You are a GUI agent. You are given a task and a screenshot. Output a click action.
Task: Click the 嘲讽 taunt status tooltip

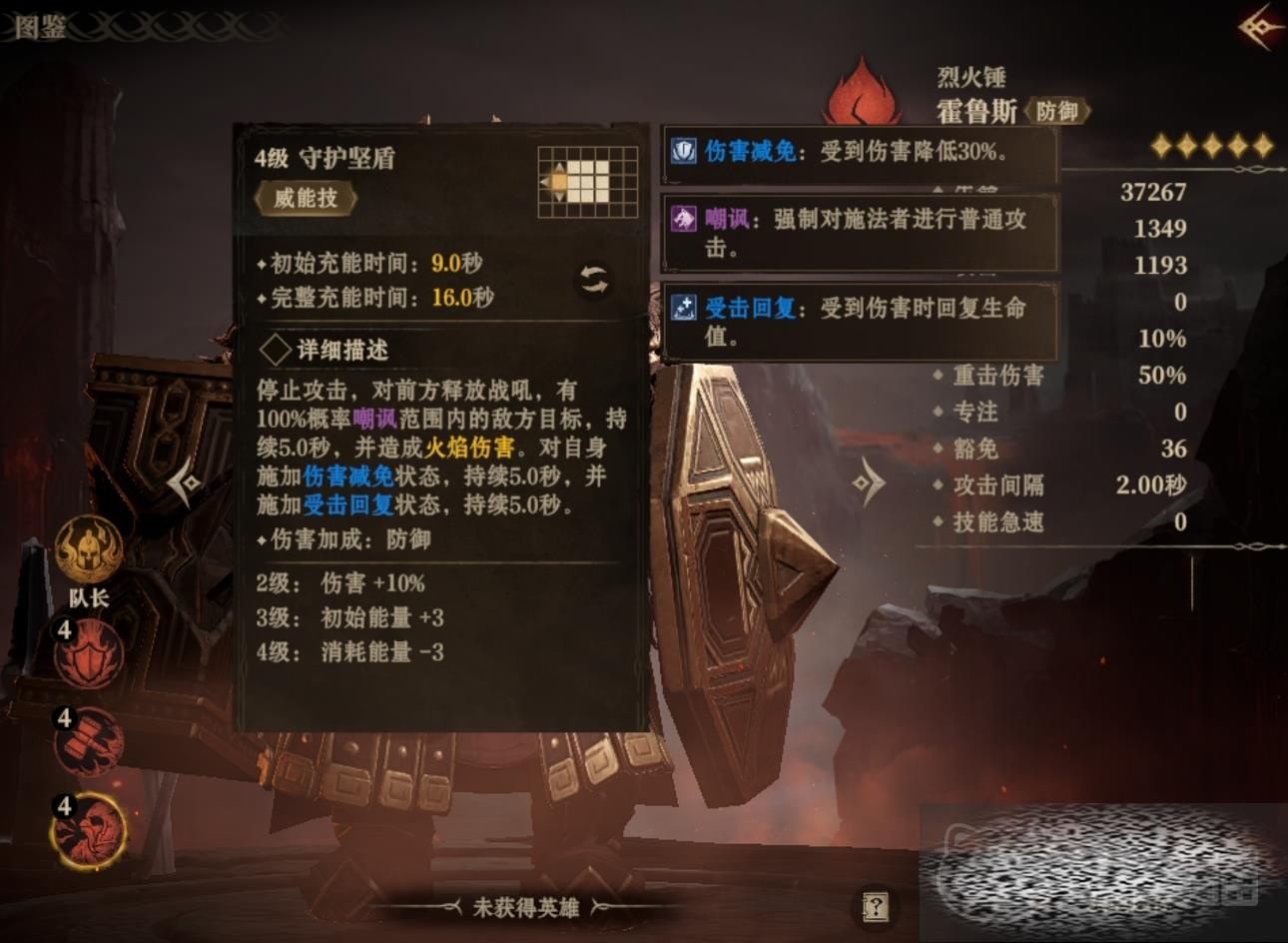(x=859, y=233)
